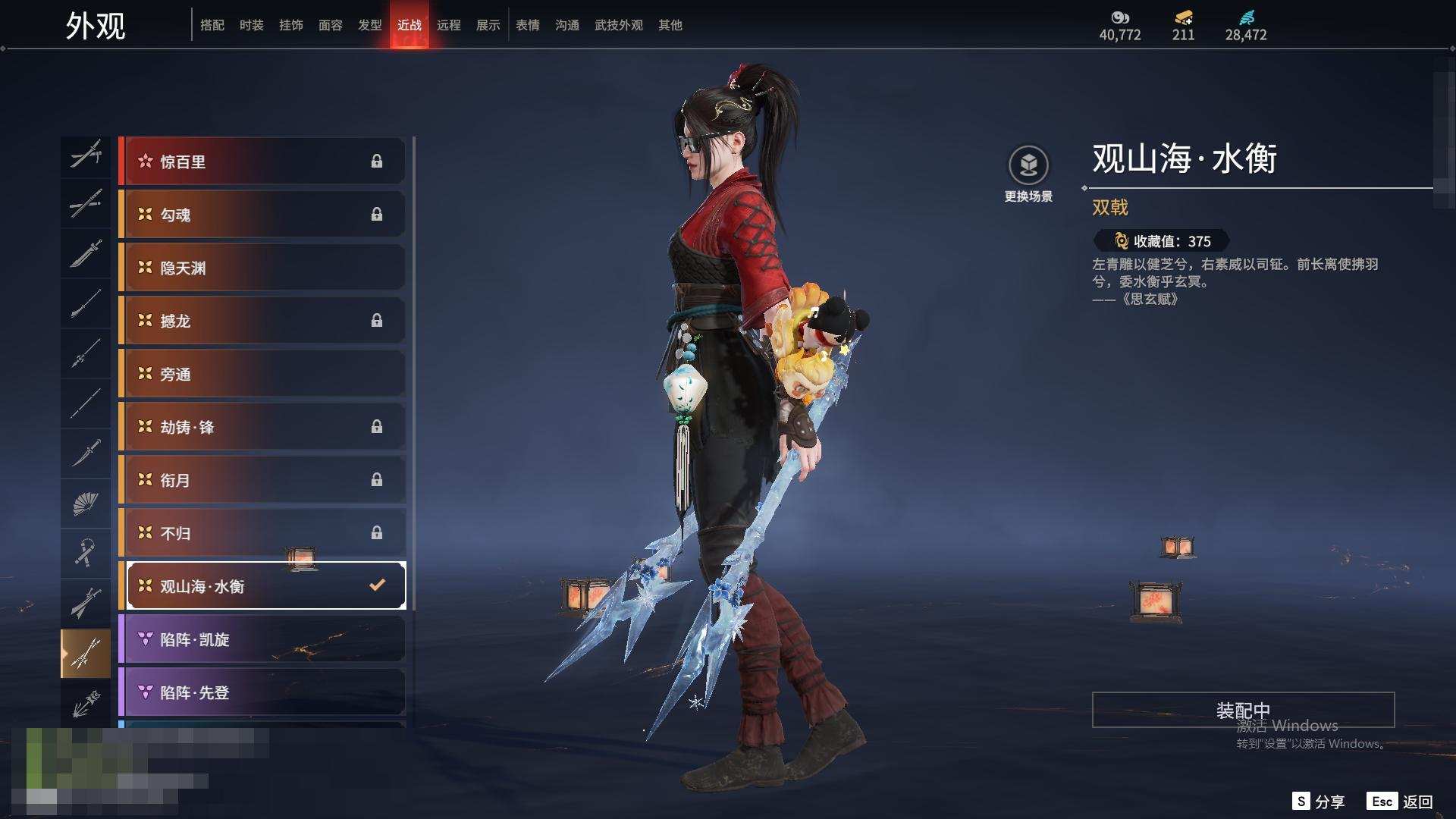Image resolution: width=1456 pixels, height=819 pixels.
Task: Switch to the 时装 tab
Action: click(x=251, y=25)
